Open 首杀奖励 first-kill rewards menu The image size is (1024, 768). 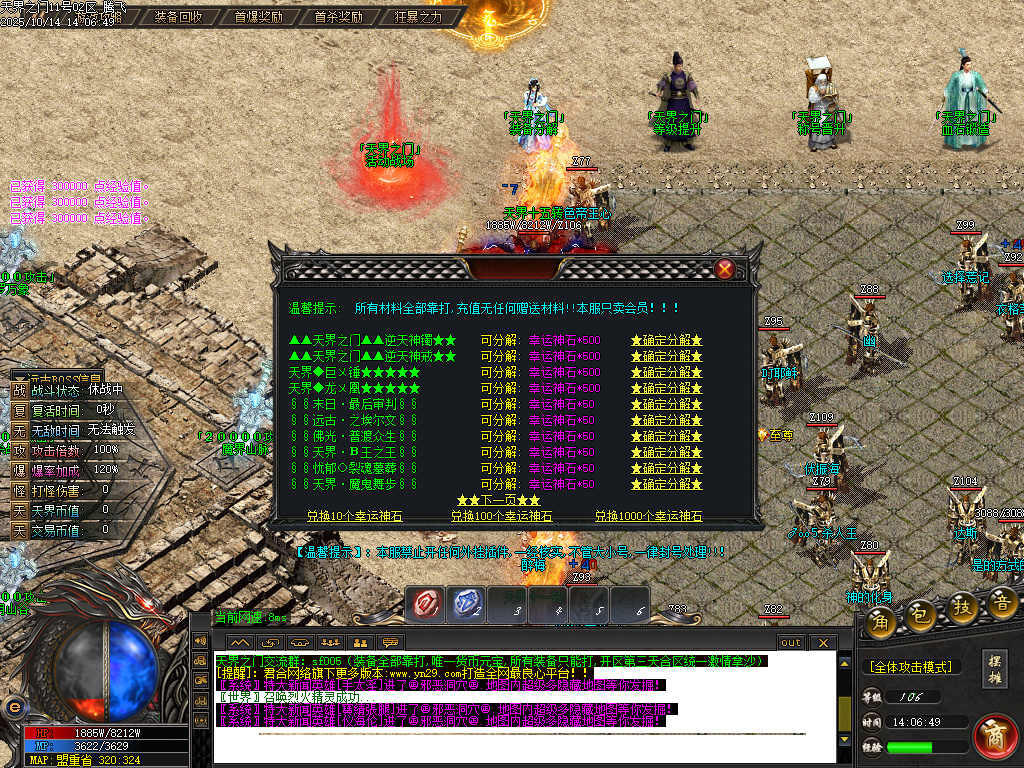point(338,17)
